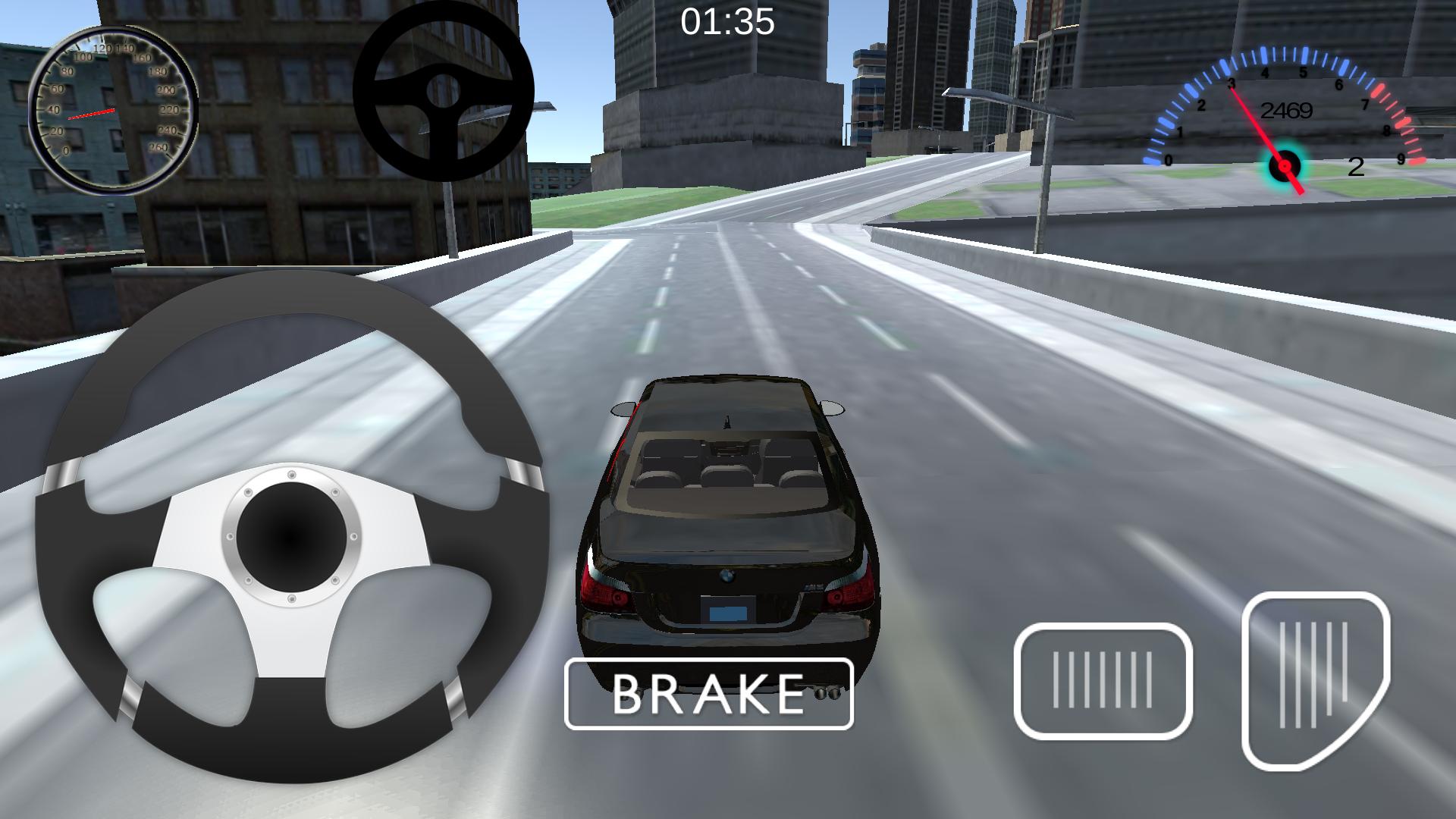Tap the race timer showing 01:35
This screenshot has width=1456, height=819.
click(726, 21)
